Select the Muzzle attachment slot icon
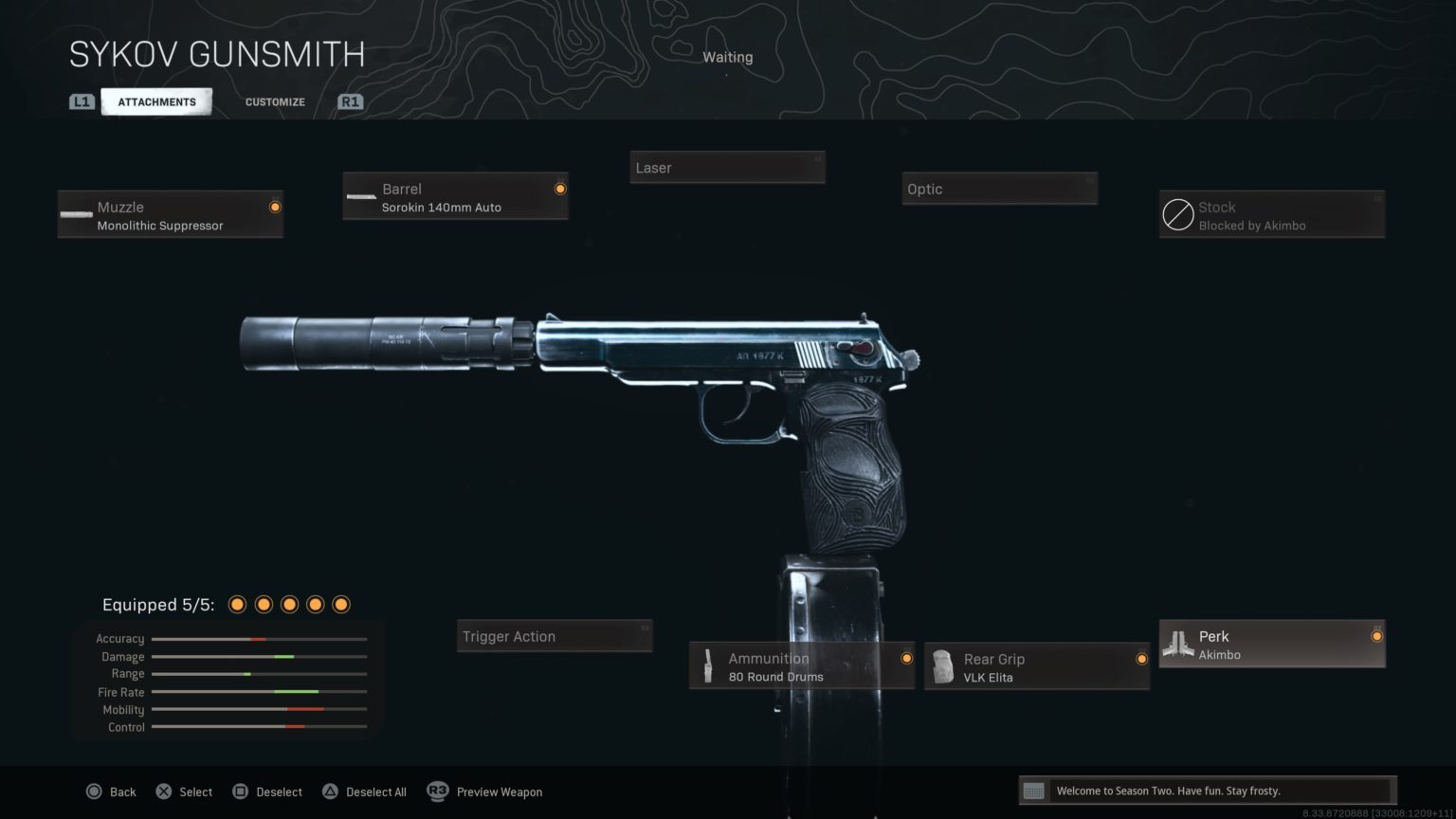Viewport: 1456px width, 819px height. click(x=76, y=214)
